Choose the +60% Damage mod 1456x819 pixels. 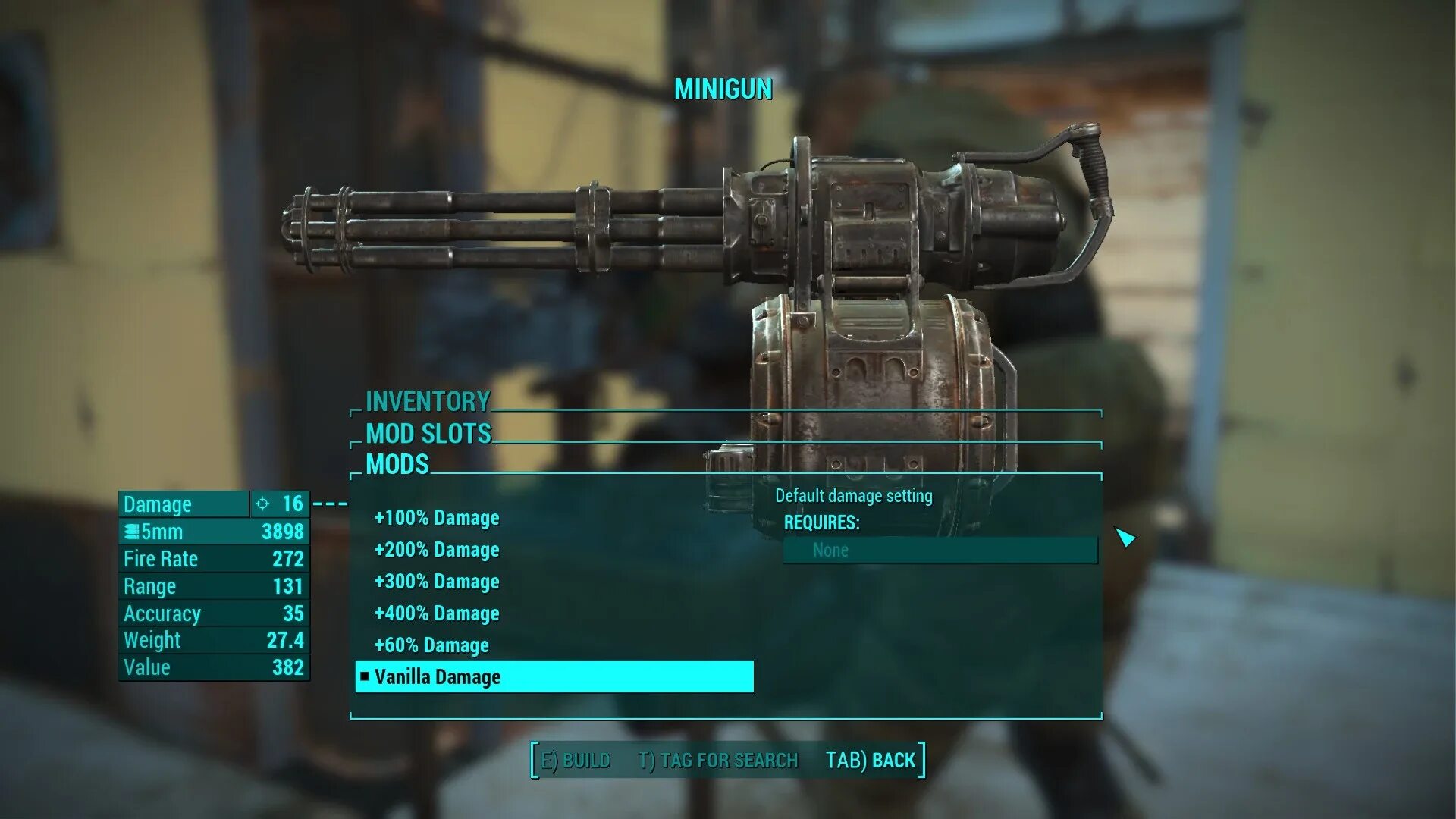(431, 645)
